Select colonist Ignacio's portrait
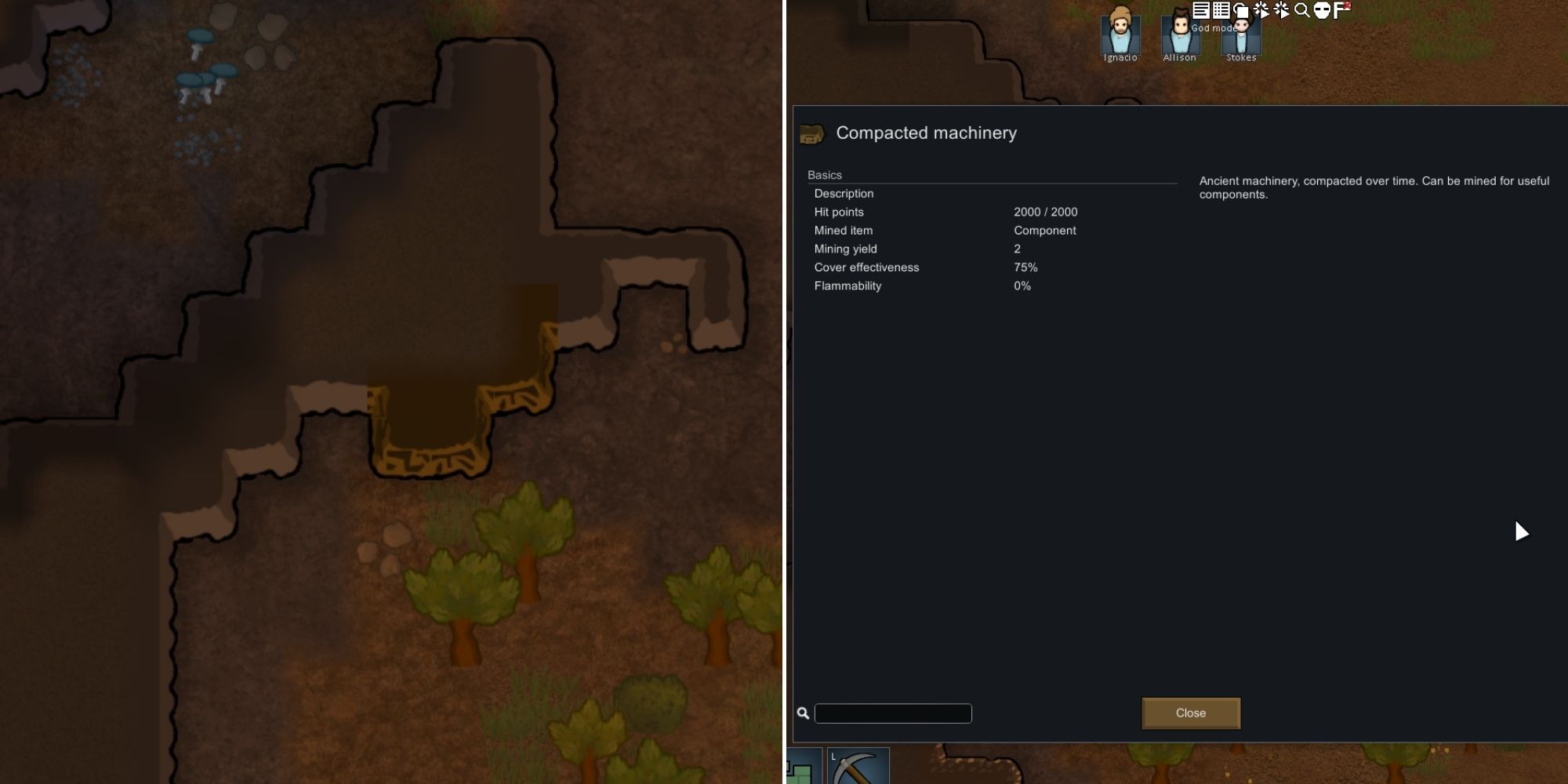The image size is (1568, 784). point(1120,35)
